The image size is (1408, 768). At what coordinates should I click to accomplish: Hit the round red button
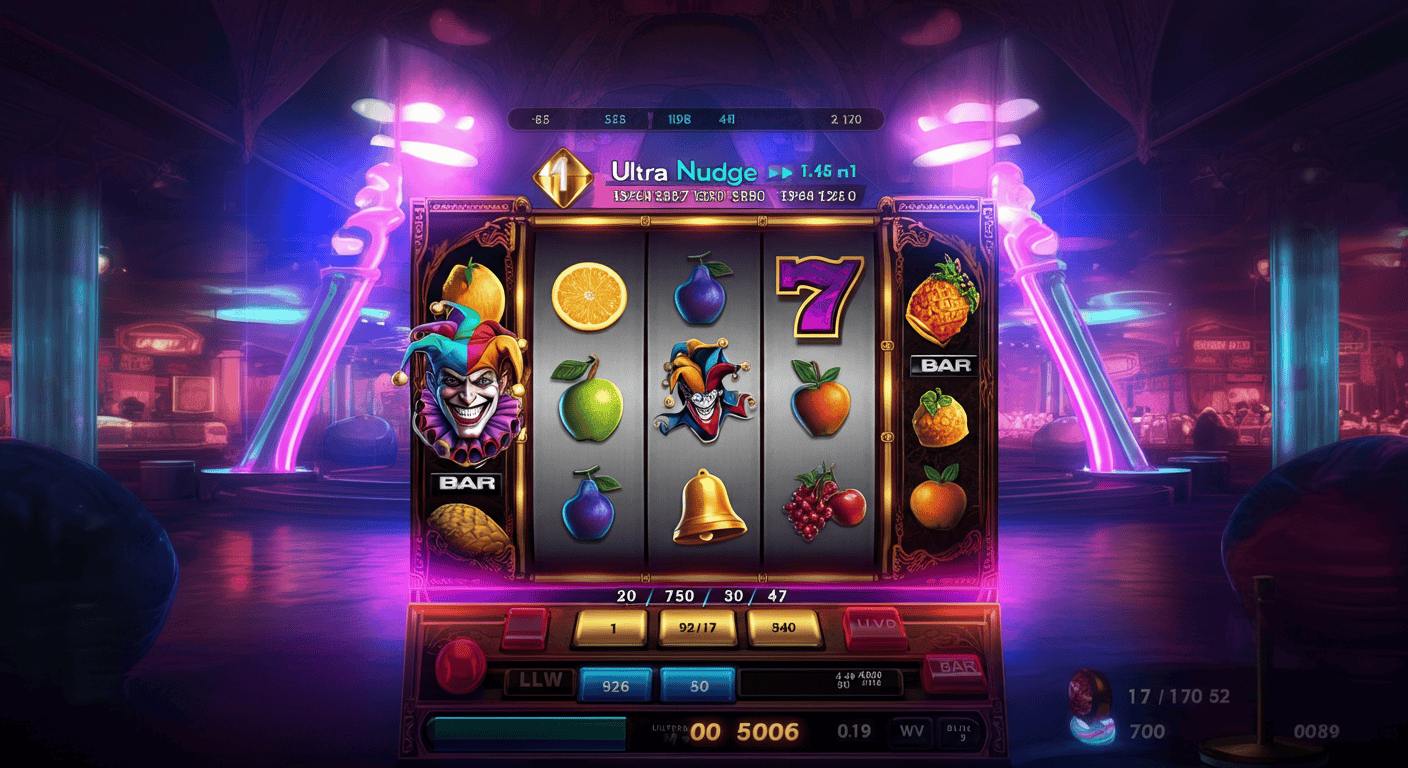pyautogui.click(x=460, y=664)
